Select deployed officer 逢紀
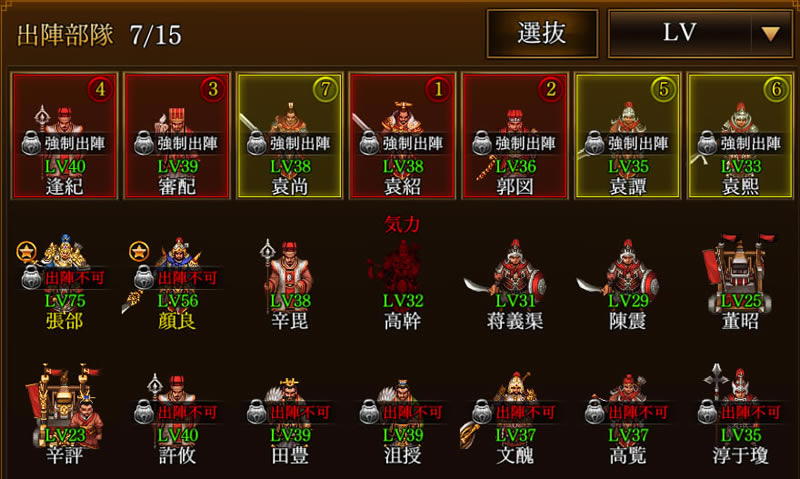Image resolution: width=800 pixels, height=479 pixels. [64, 136]
